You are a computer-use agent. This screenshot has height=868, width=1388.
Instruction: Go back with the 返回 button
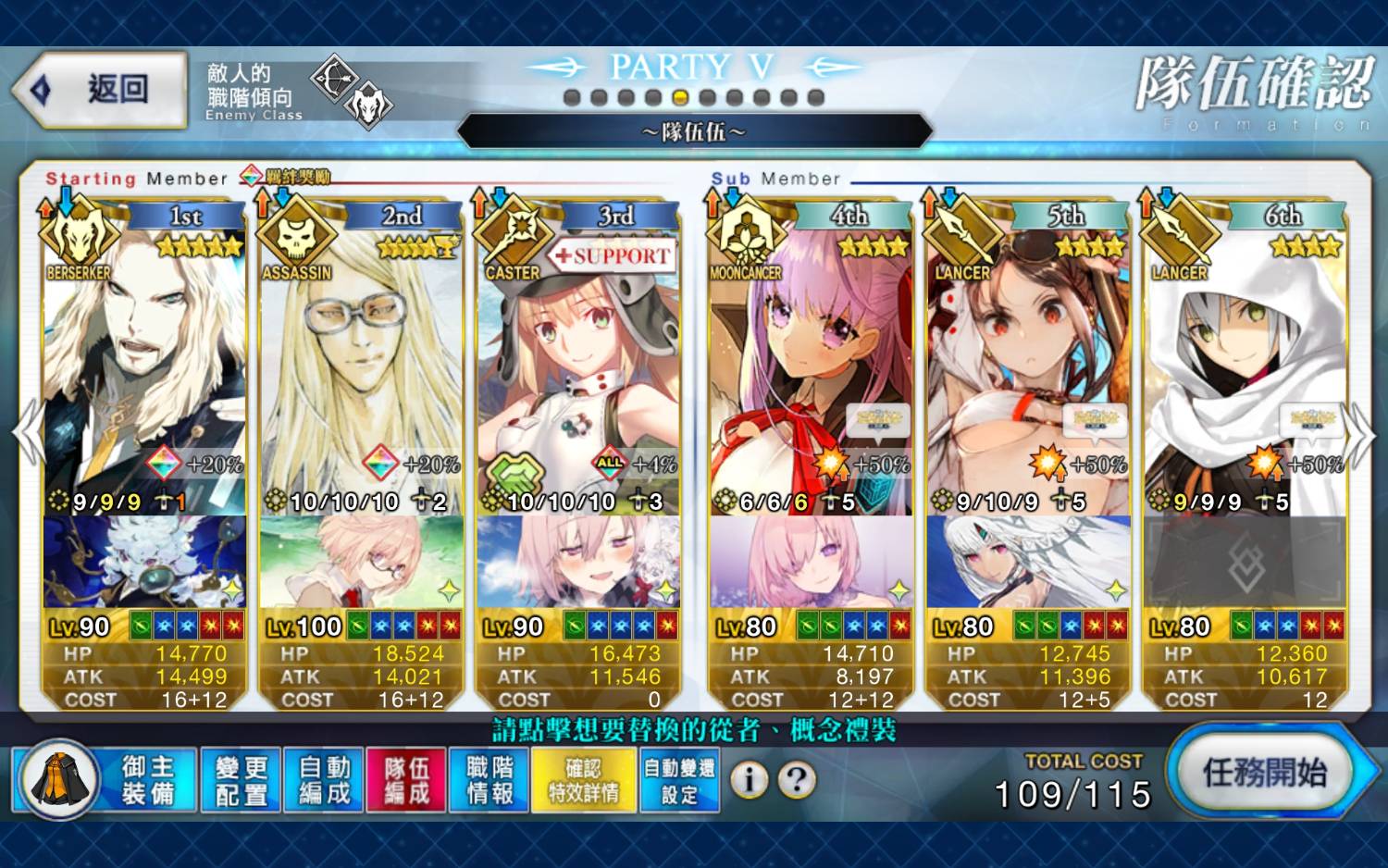coord(100,90)
